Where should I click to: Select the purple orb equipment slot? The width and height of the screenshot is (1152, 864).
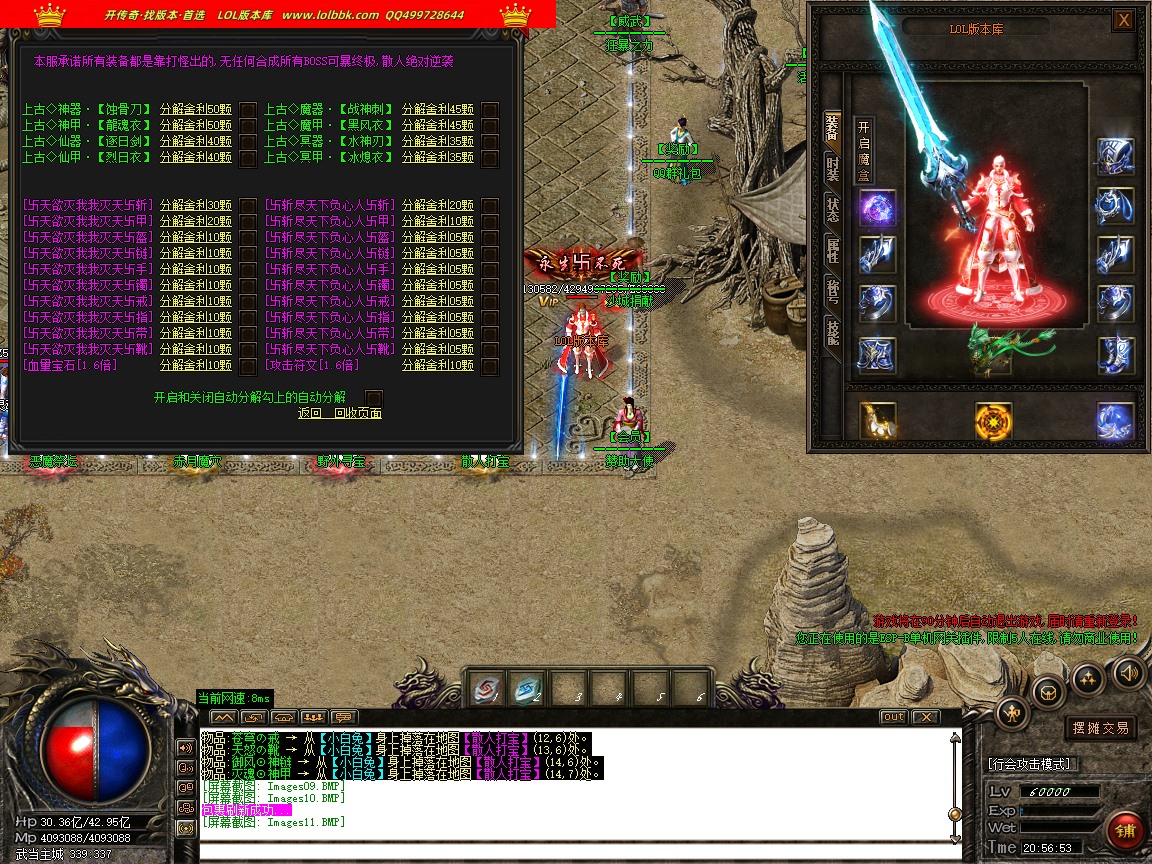coord(877,208)
